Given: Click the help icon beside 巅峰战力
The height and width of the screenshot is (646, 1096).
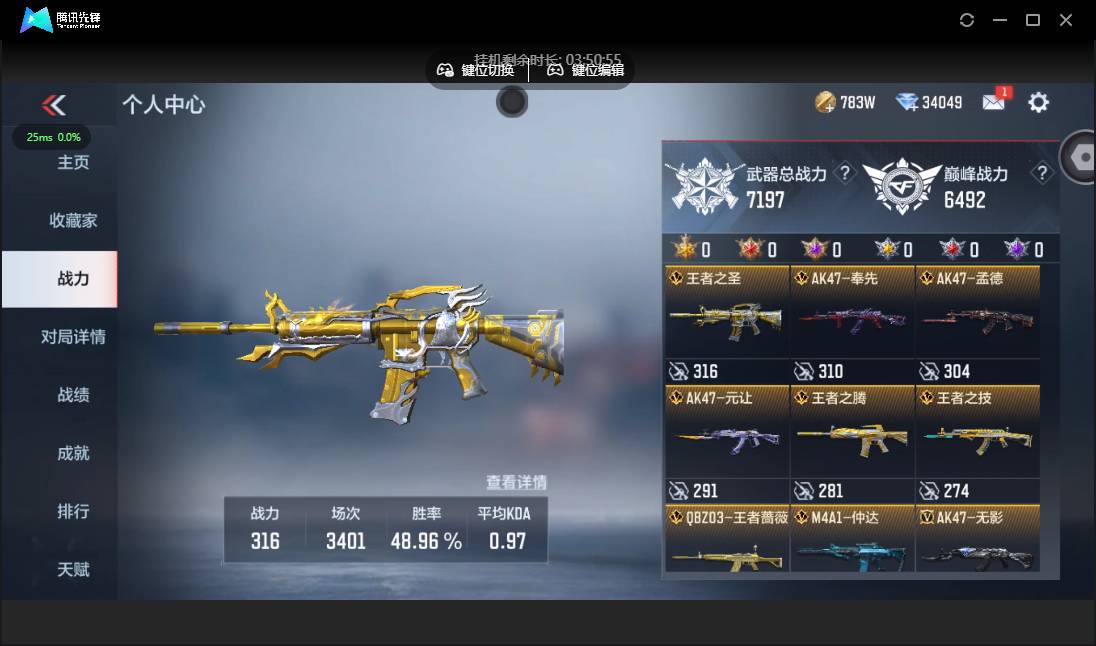Looking at the screenshot, I should point(1042,174).
